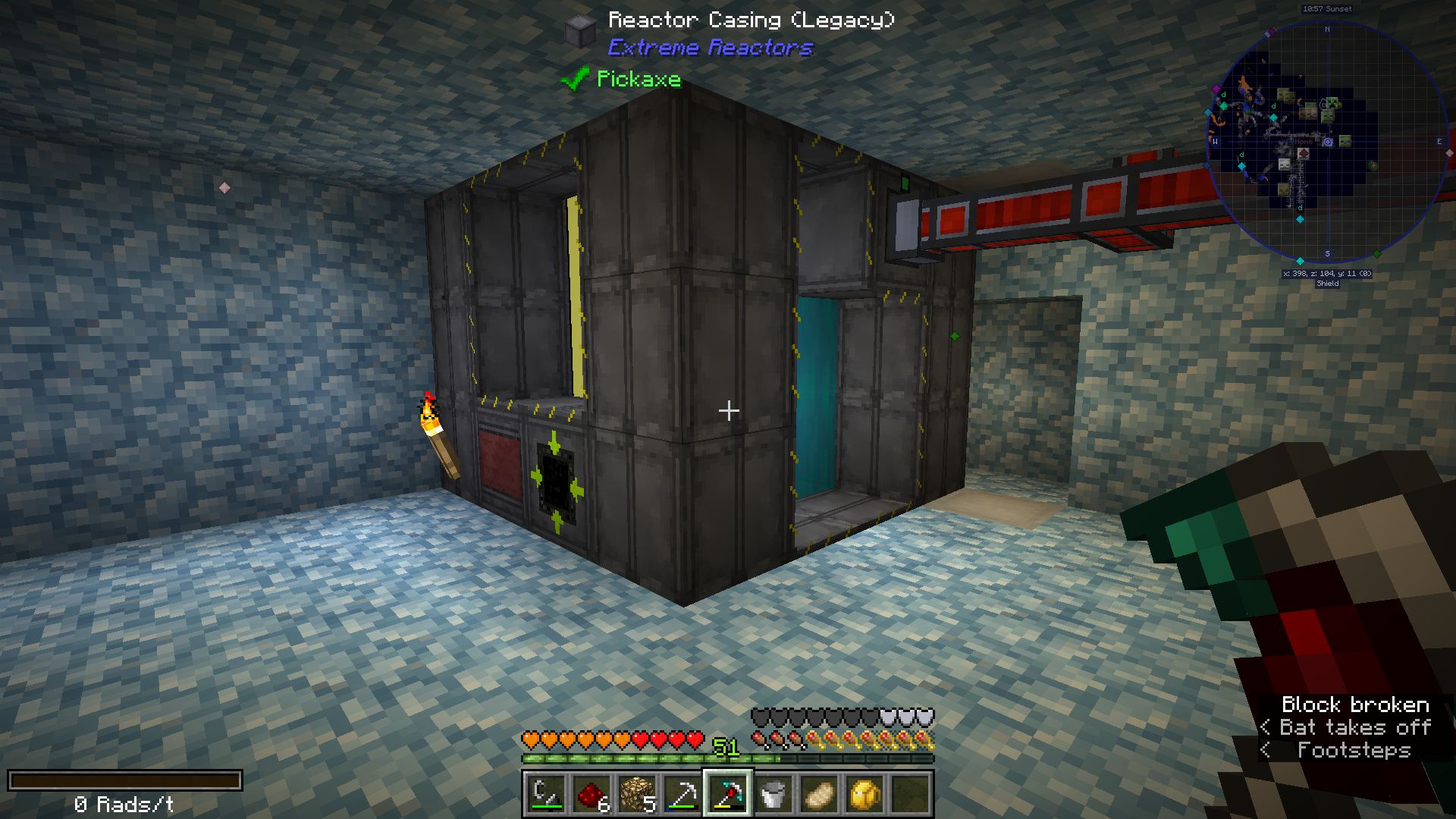Click the Block broken notification text
The image size is (1456, 819).
(1355, 704)
